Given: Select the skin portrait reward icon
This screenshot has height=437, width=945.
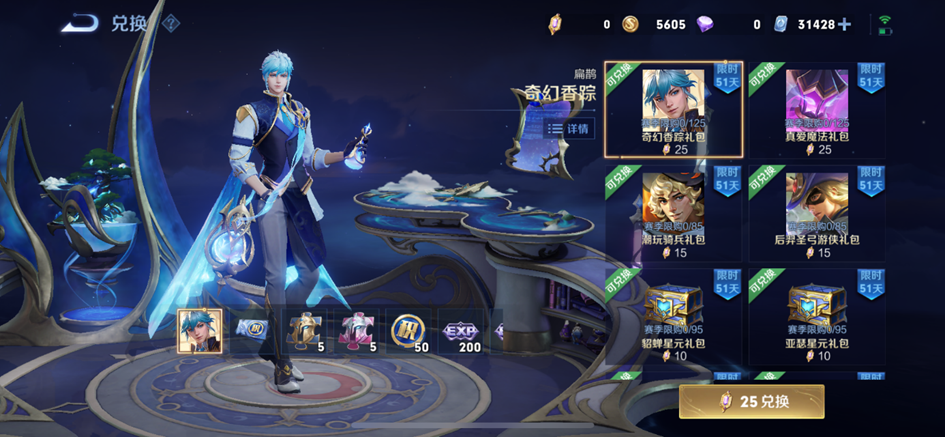Looking at the screenshot, I should pos(199,330).
